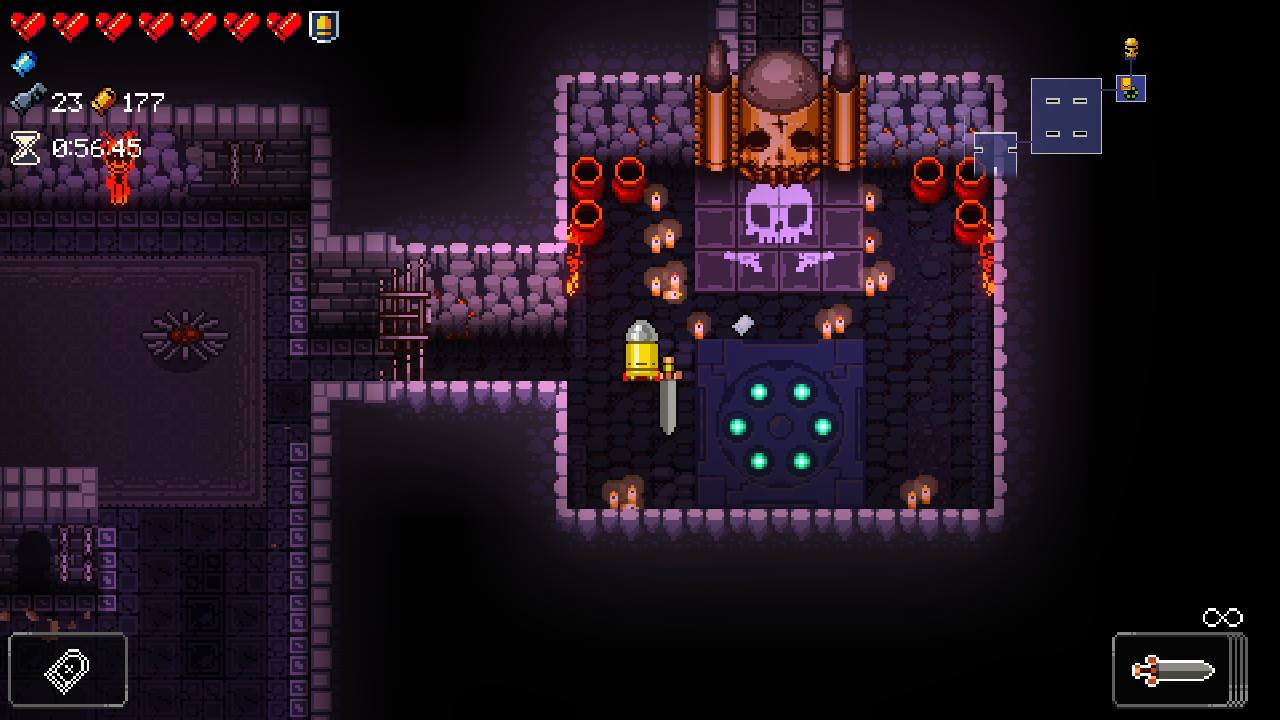Click the blue blank icon in HUD
The width and height of the screenshot is (1280, 720).
click(22, 63)
